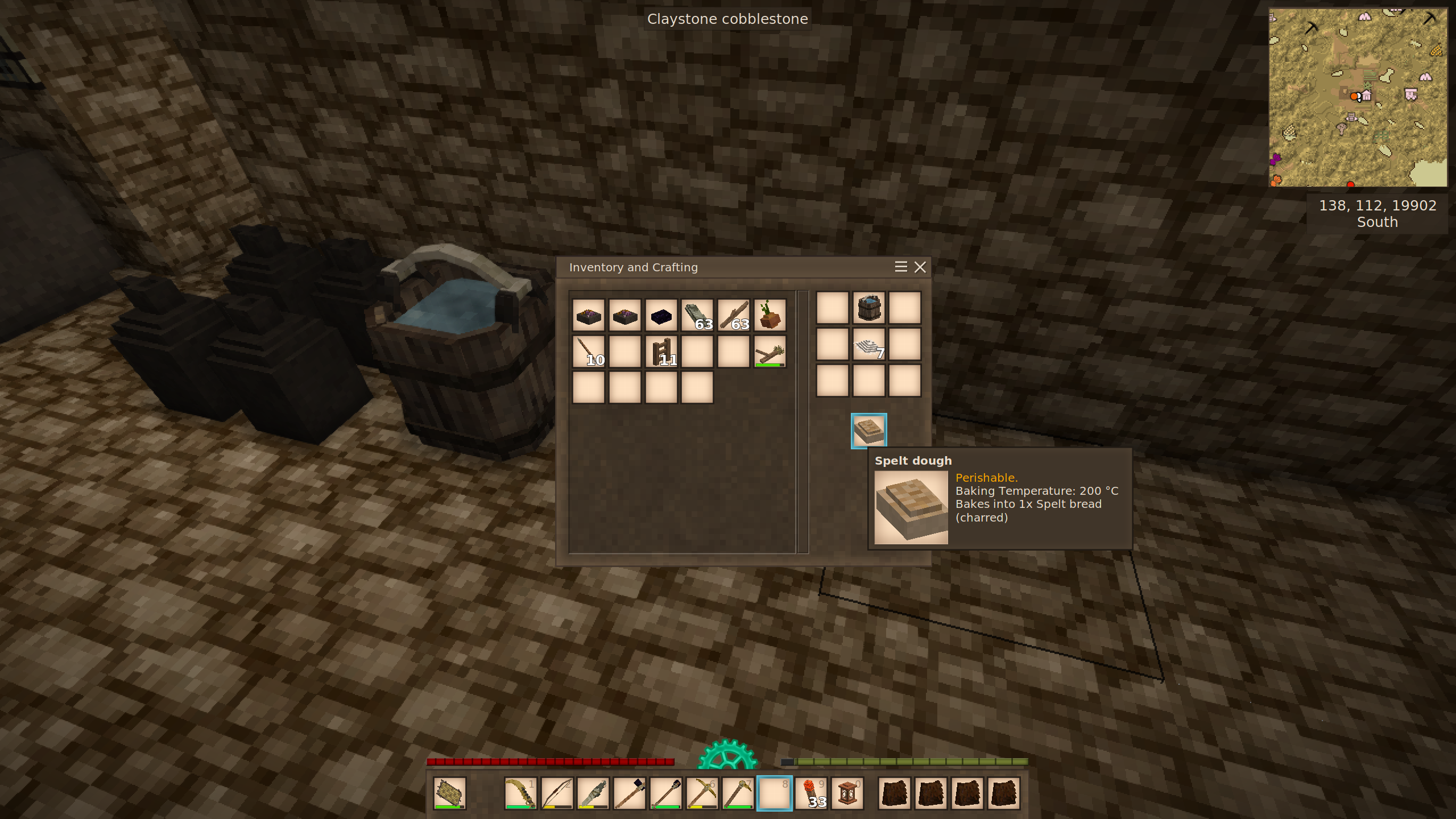Select the water bucket in the crafting grid
Image resolution: width=1456 pixels, height=819 pixels.
coord(868,308)
